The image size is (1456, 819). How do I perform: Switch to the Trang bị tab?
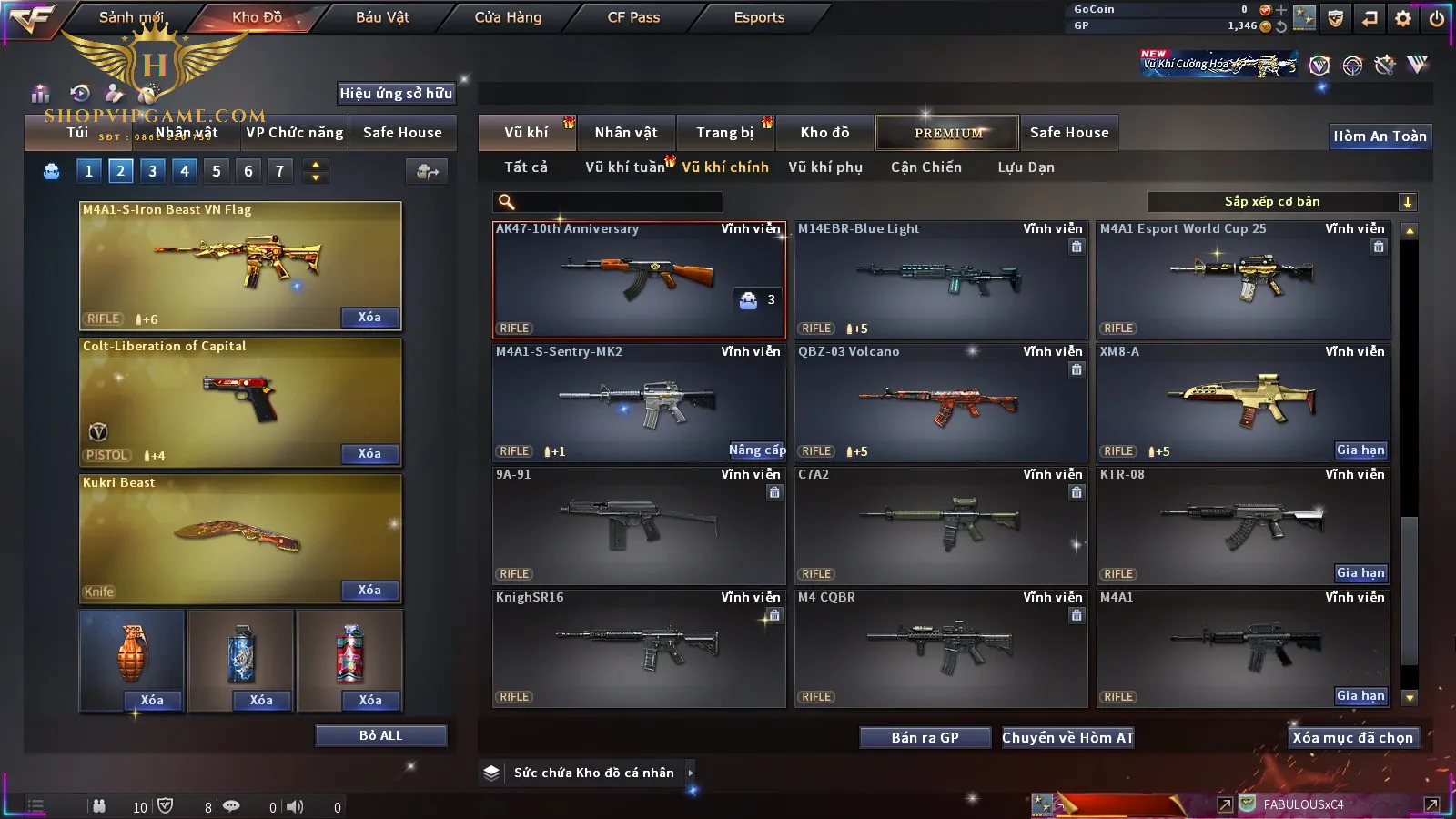coord(724,133)
